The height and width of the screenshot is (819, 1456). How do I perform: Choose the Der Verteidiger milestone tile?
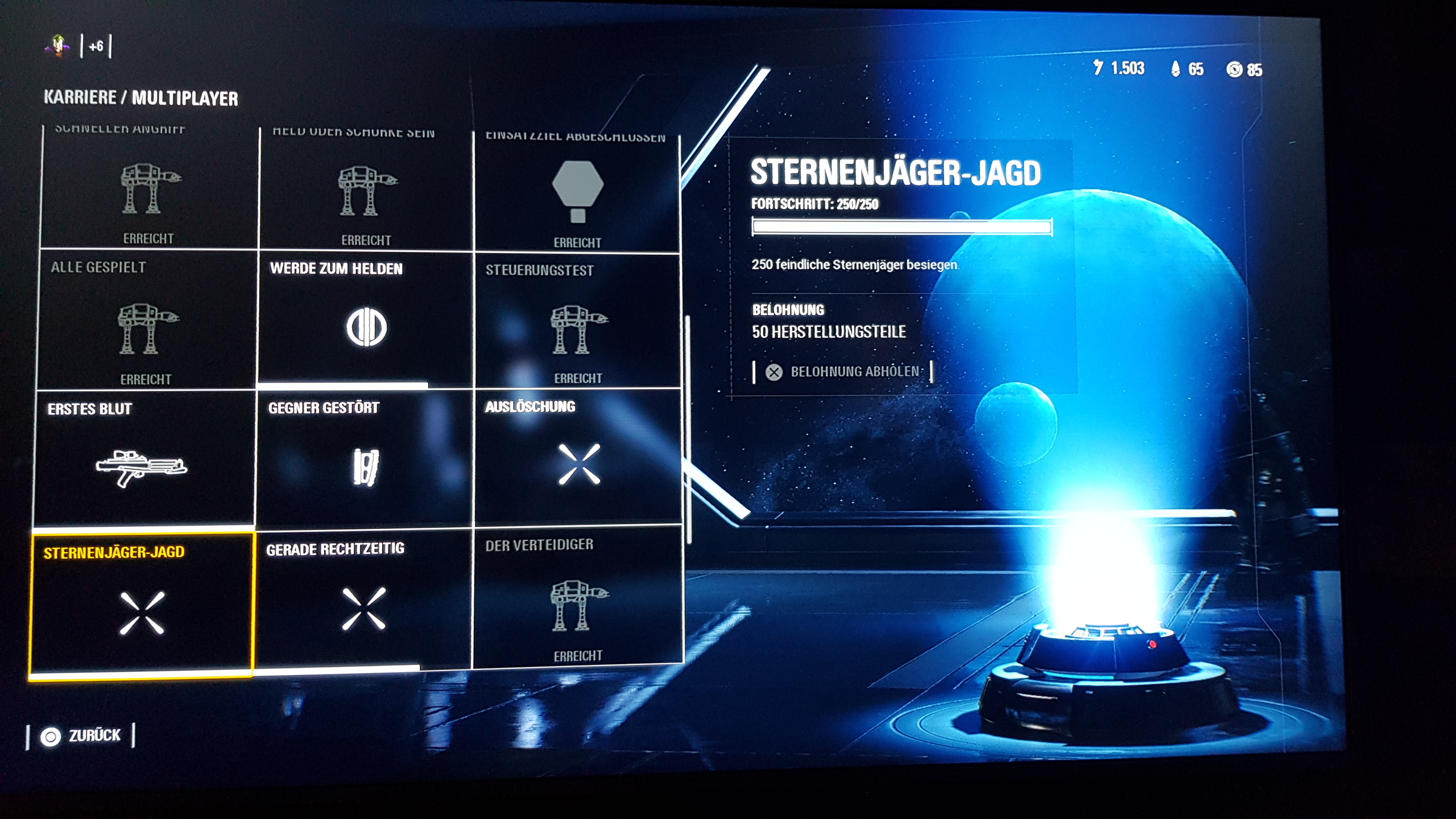coord(577,596)
